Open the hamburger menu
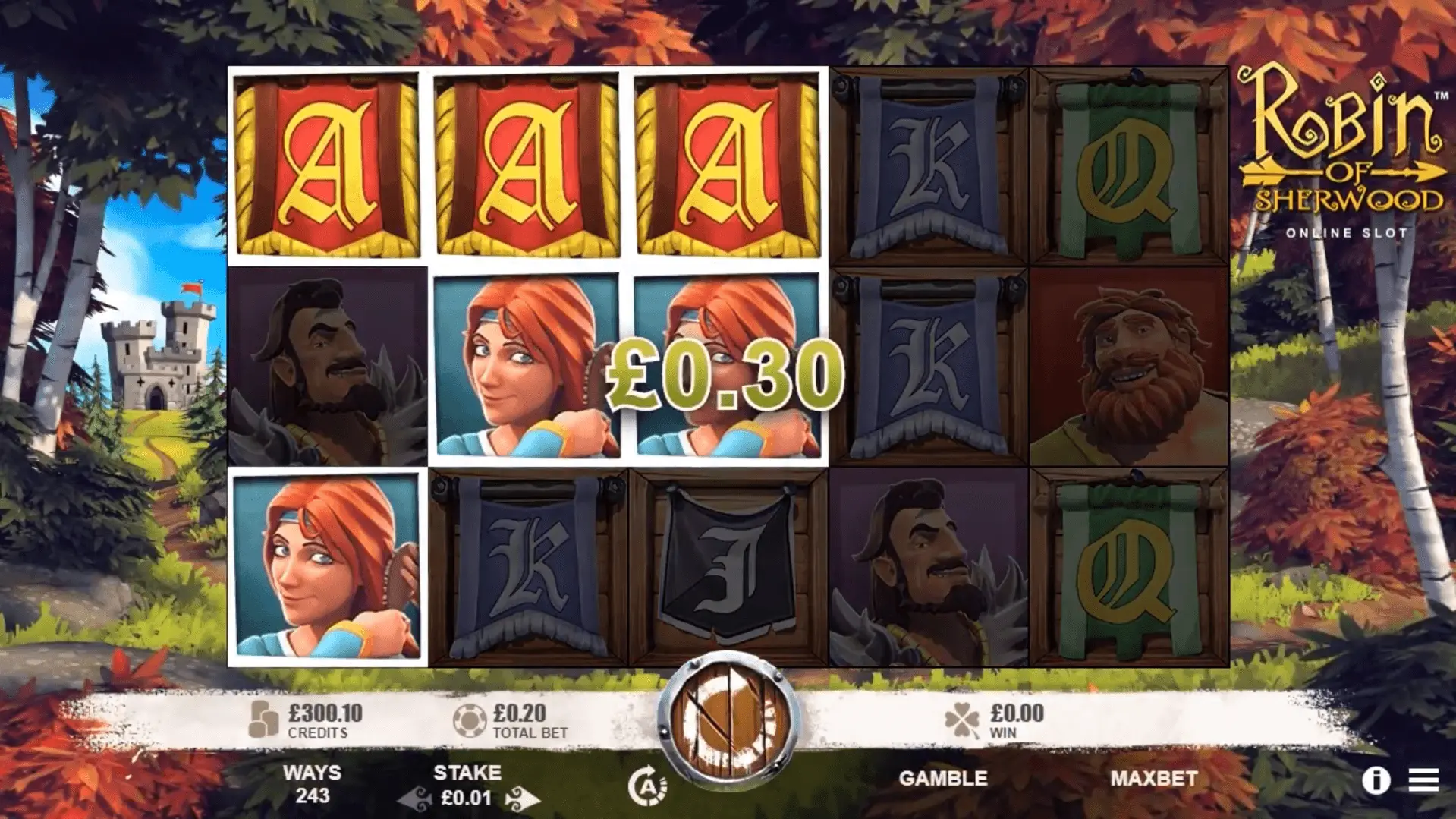 1423,780
